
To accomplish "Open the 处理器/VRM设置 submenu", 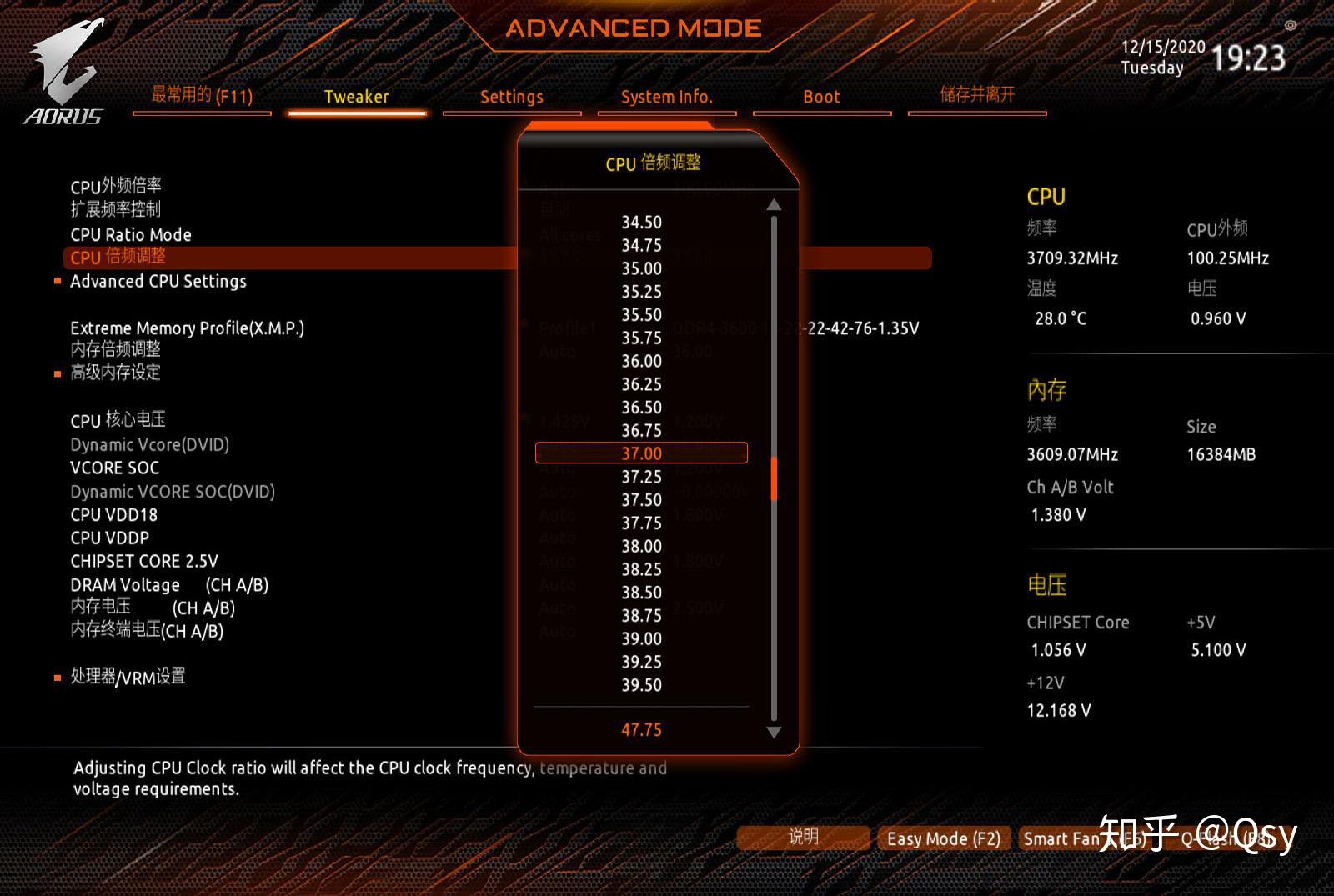I will 128,677.
